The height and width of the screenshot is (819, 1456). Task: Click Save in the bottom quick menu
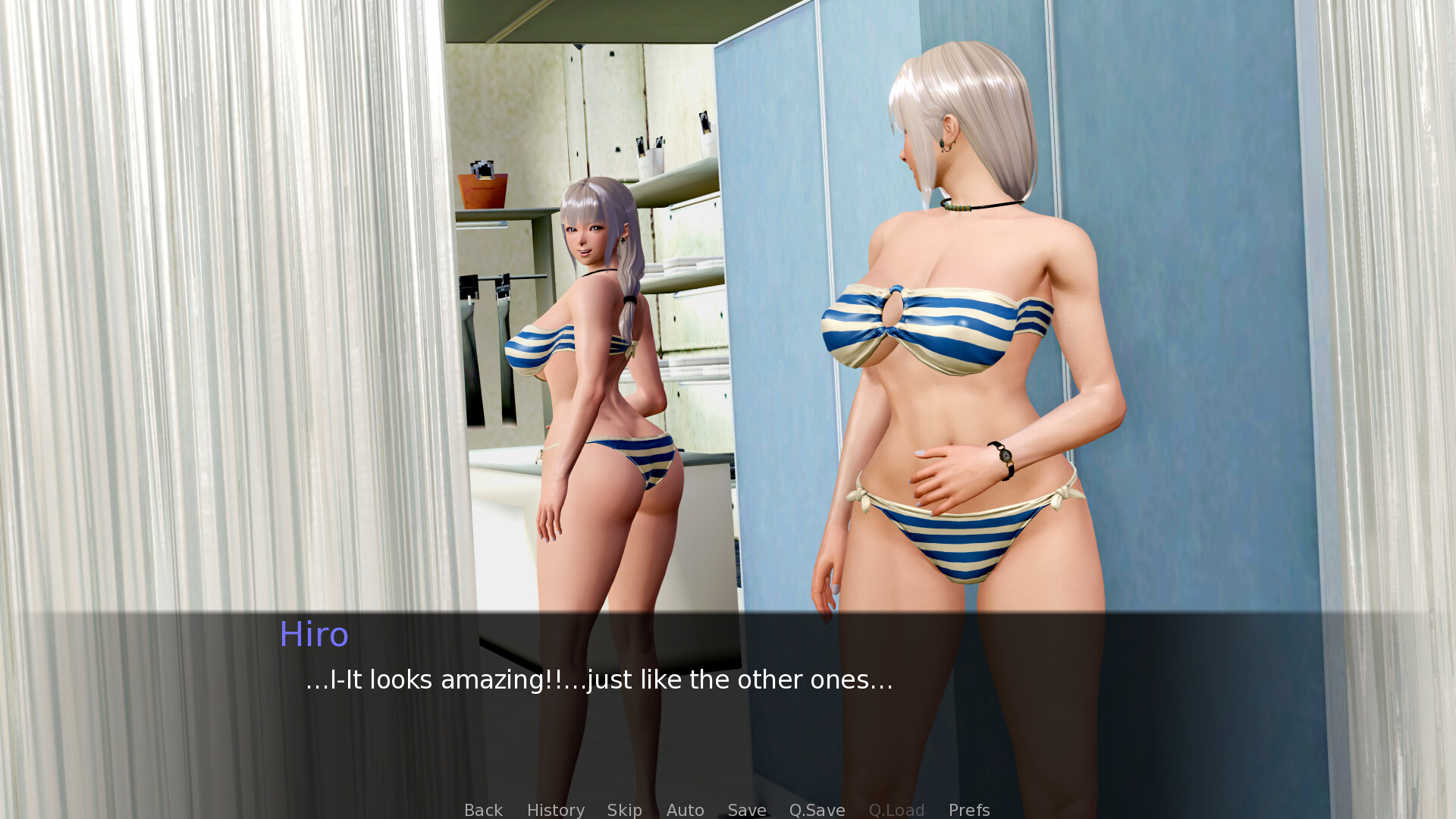(746, 810)
